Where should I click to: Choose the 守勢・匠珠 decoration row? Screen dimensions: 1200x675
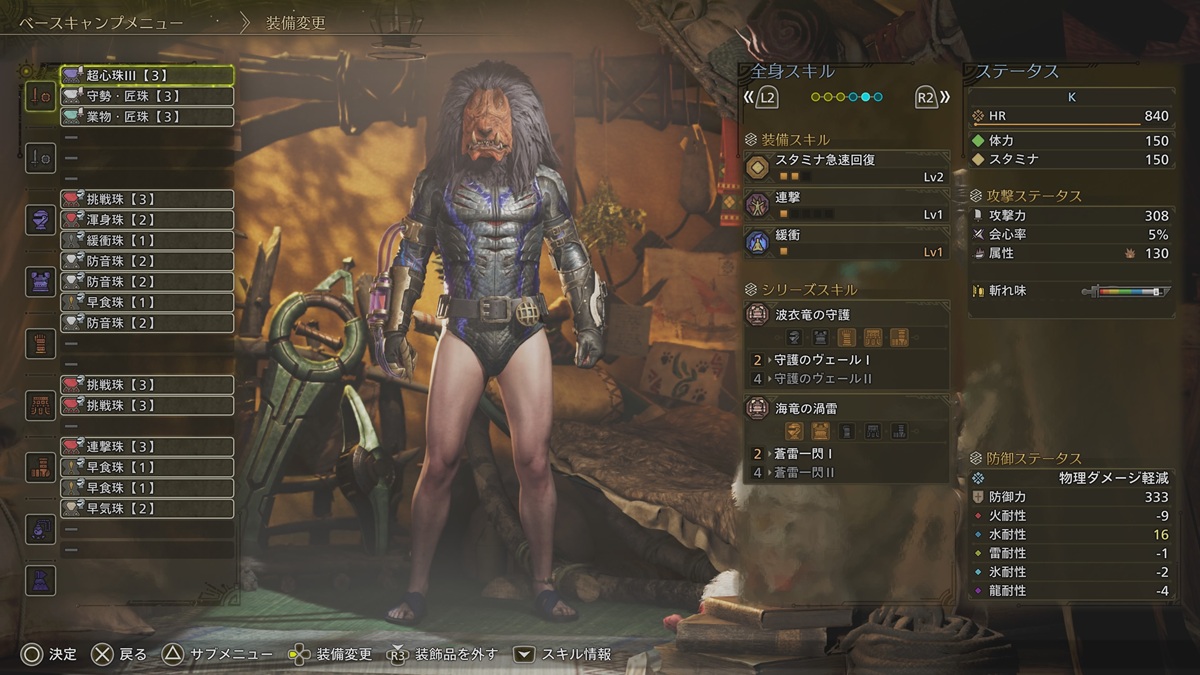pyautogui.click(x=147, y=96)
